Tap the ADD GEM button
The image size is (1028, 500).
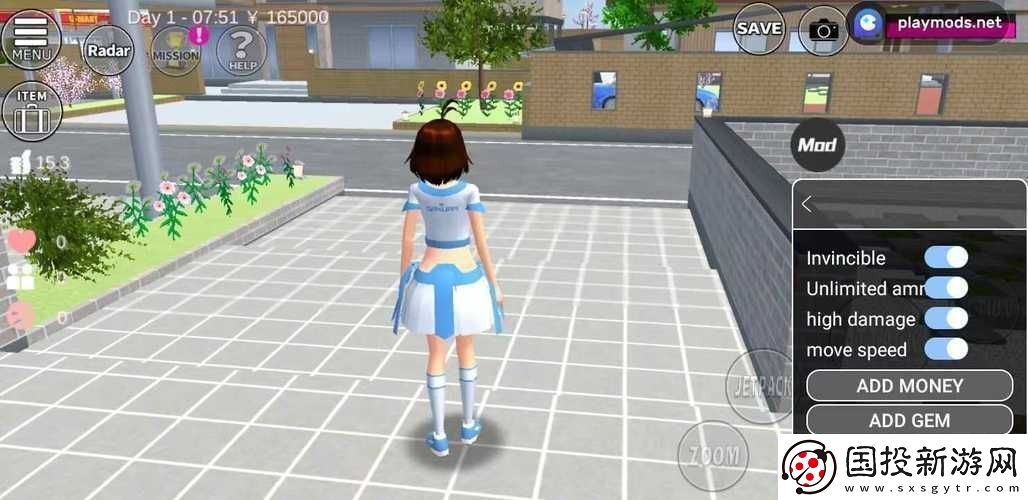pyautogui.click(x=909, y=420)
